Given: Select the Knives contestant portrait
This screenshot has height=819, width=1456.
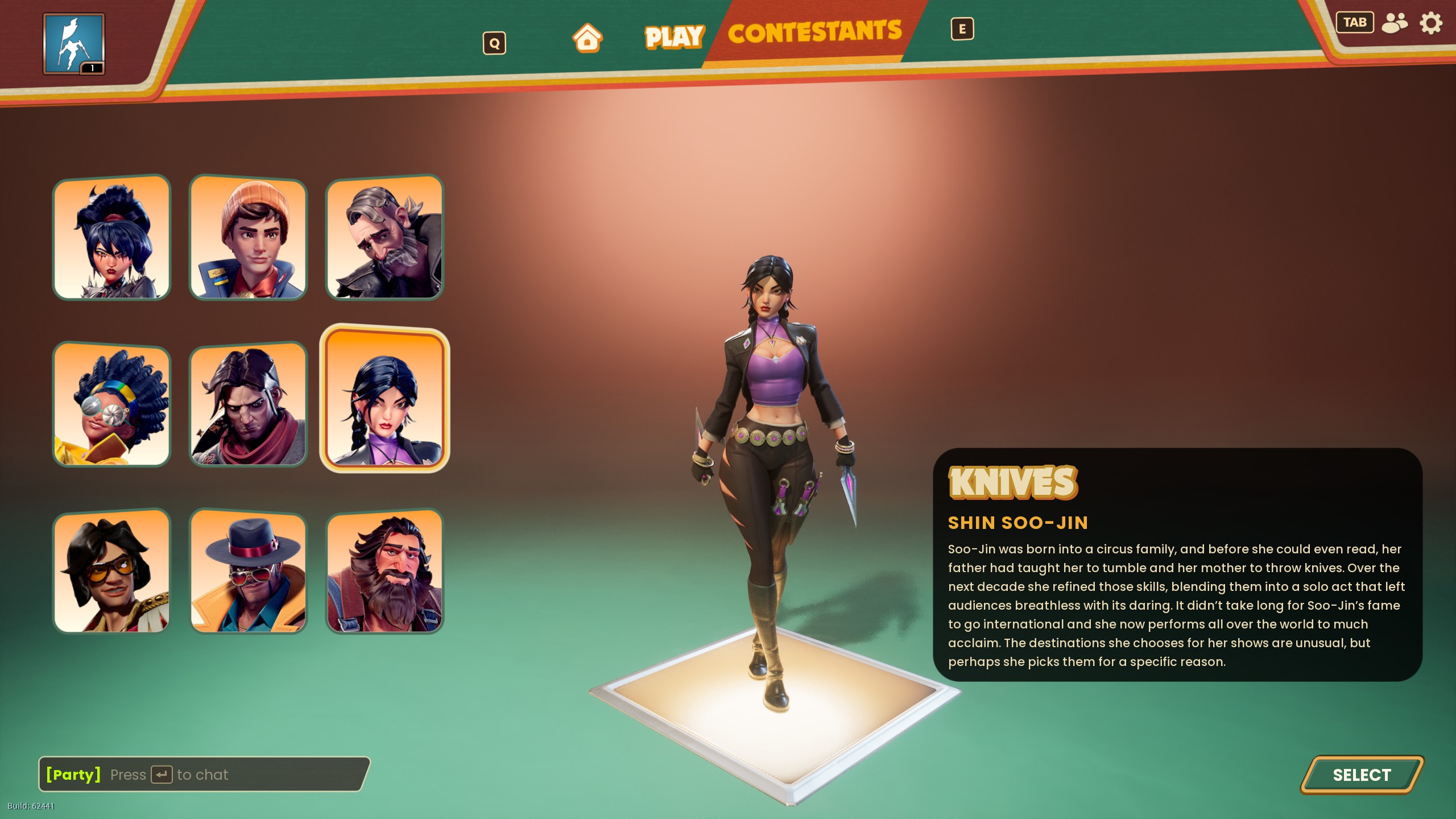Looking at the screenshot, I should (384, 399).
